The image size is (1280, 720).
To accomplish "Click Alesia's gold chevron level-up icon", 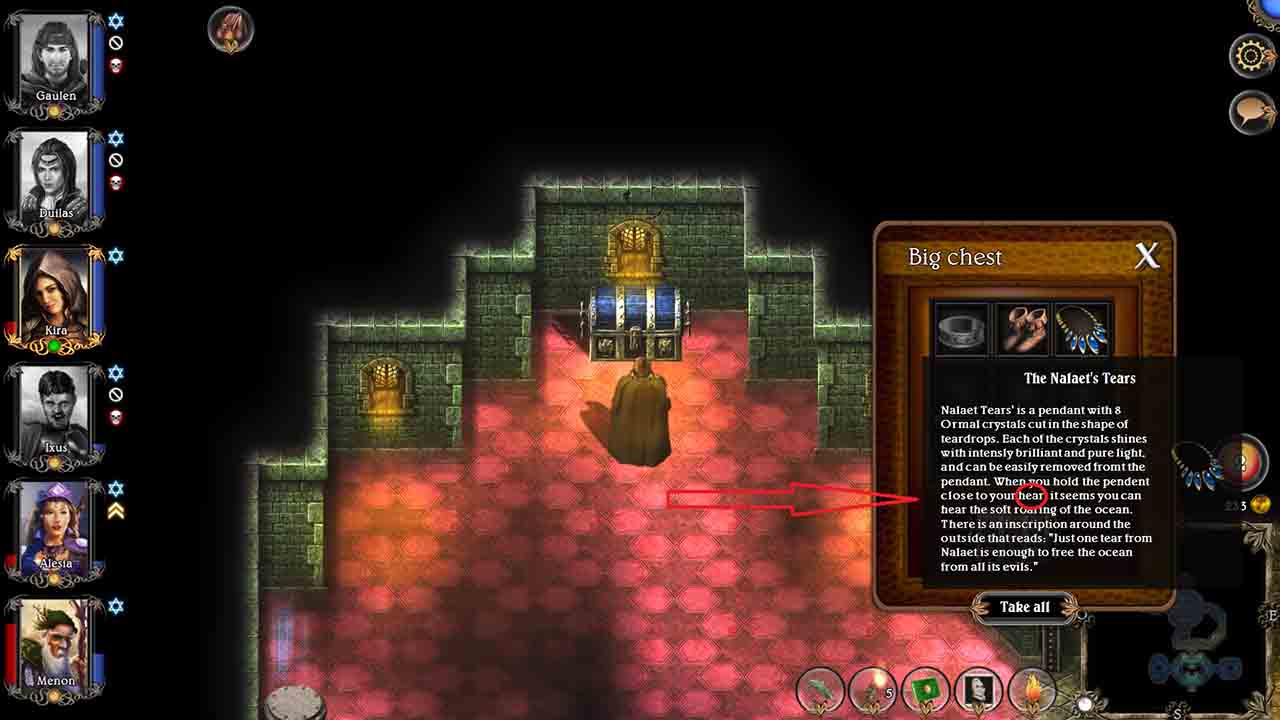I will 116,511.
